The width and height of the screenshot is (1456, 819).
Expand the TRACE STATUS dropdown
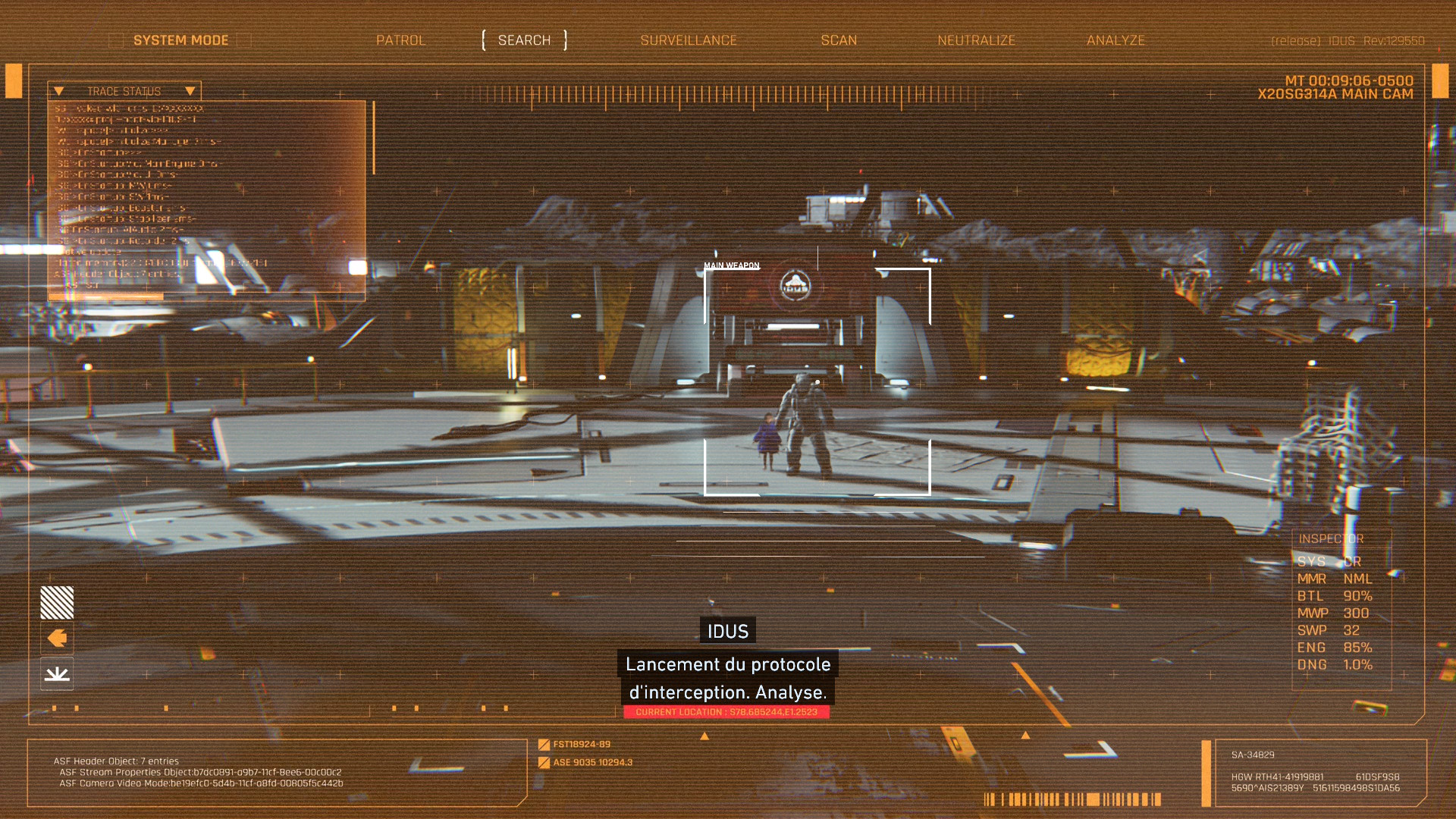[190, 91]
